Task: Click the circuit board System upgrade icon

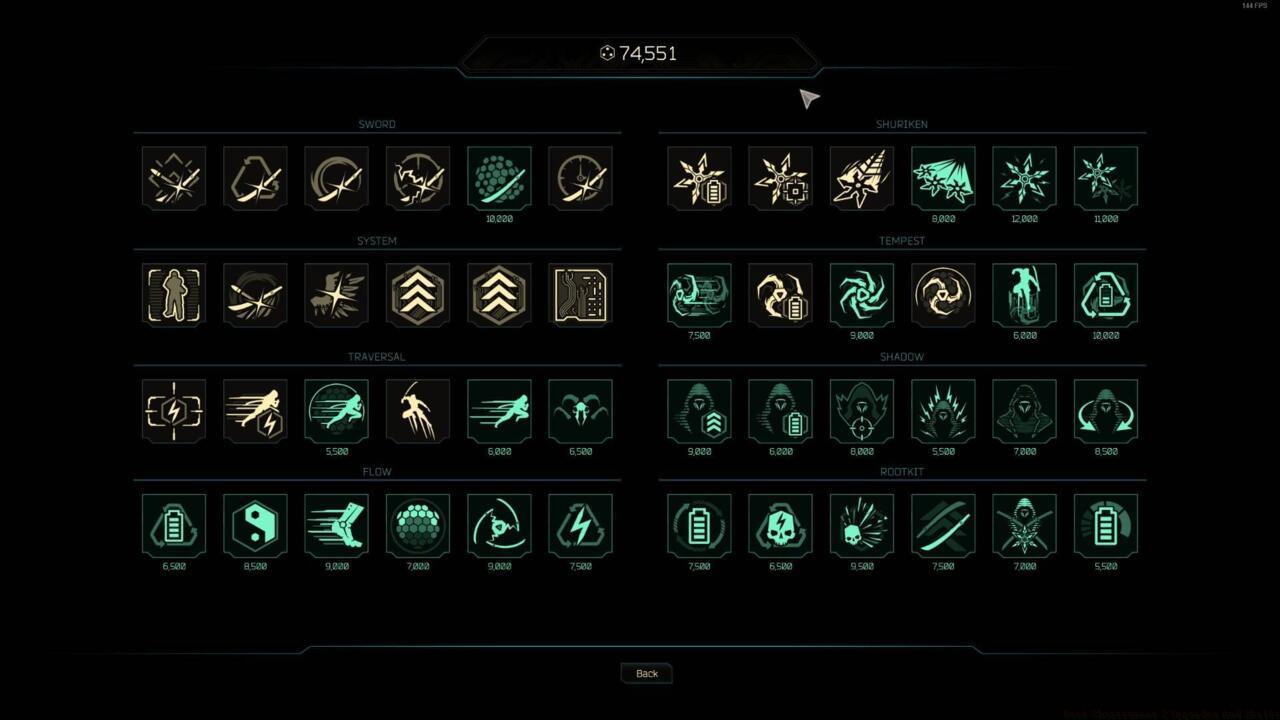Action: click(581, 293)
